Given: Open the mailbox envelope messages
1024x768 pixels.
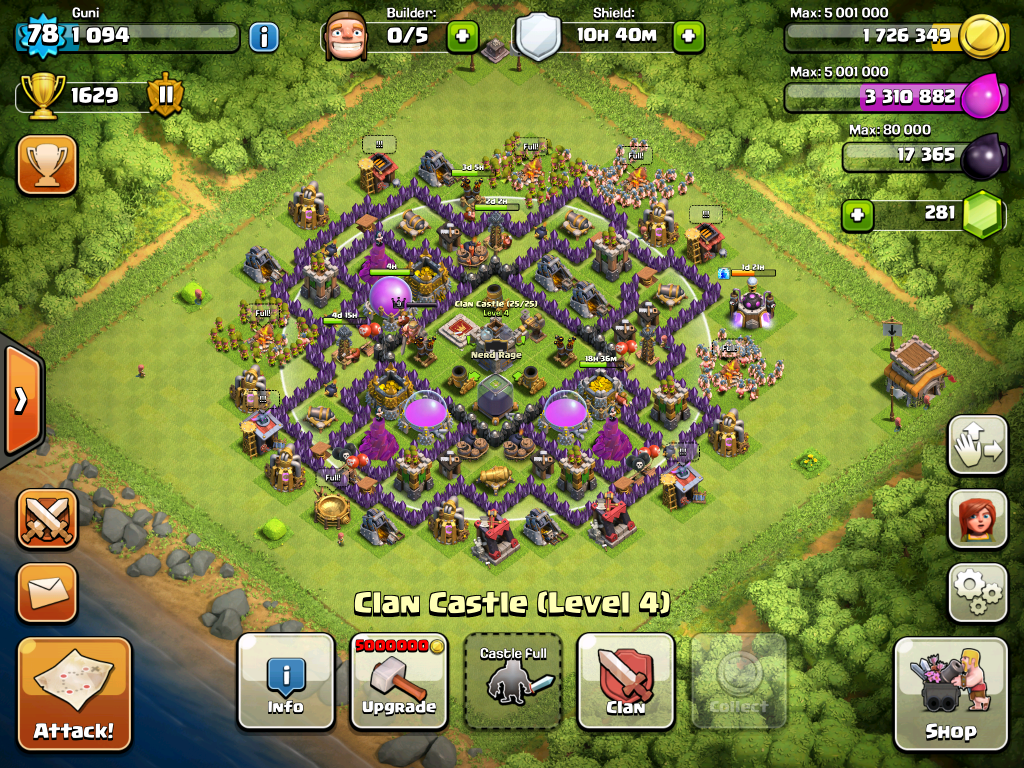Looking at the screenshot, I should coord(47,593).
